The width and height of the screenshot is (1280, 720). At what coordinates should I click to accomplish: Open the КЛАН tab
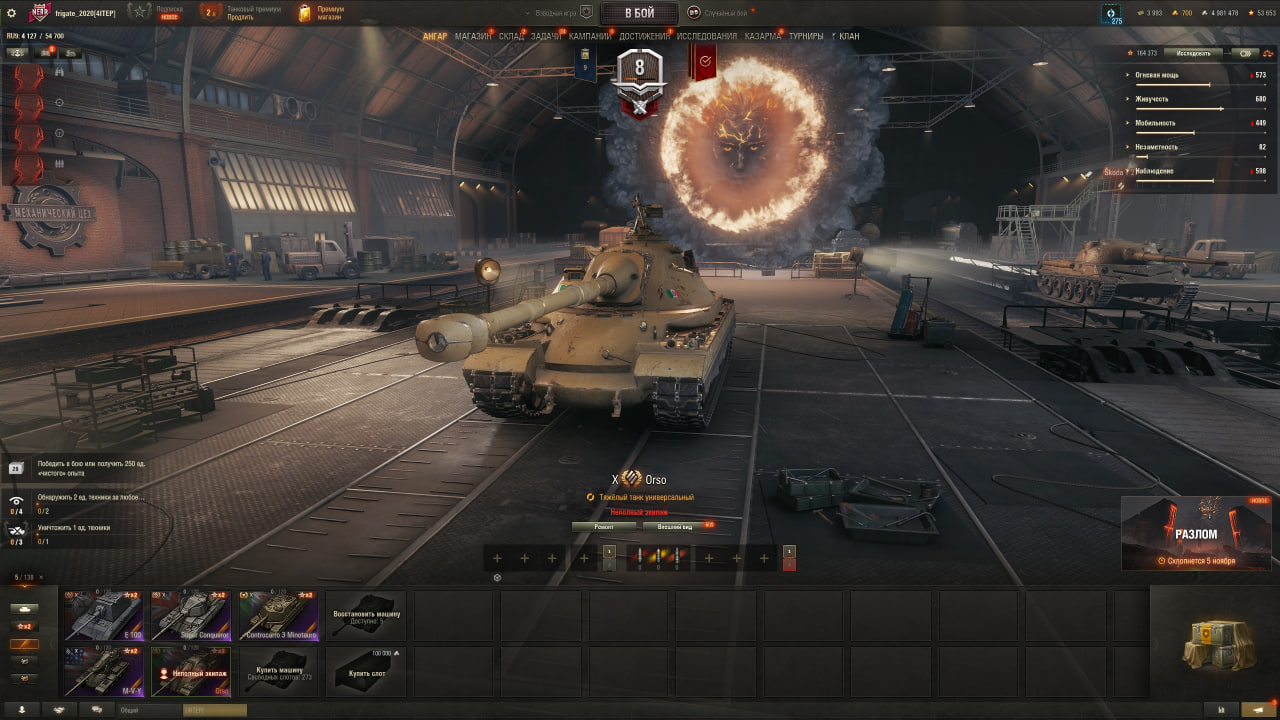pyautogui.click(x=849, y=36)
